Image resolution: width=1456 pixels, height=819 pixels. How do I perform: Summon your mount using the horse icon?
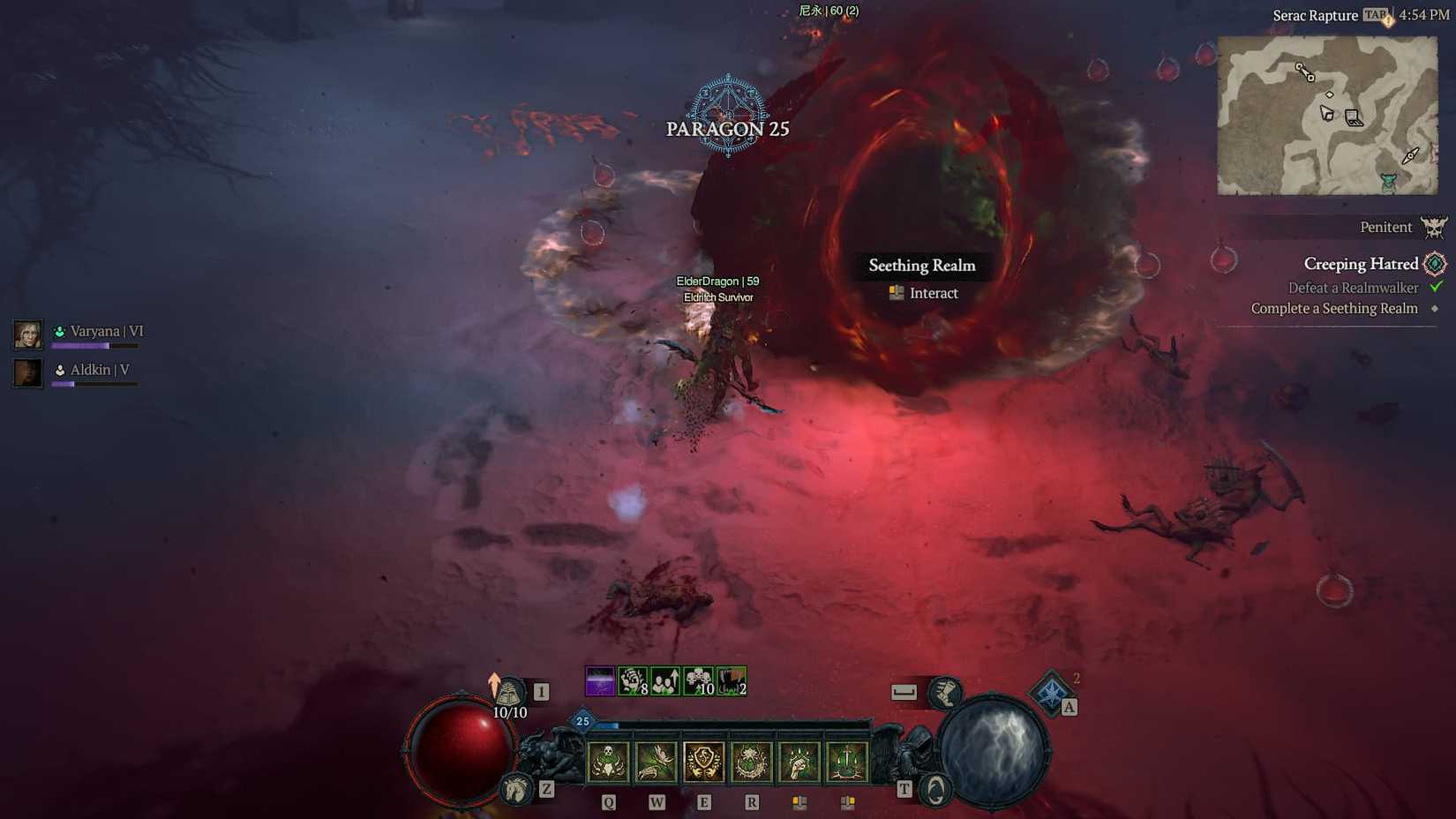(517, 787)
